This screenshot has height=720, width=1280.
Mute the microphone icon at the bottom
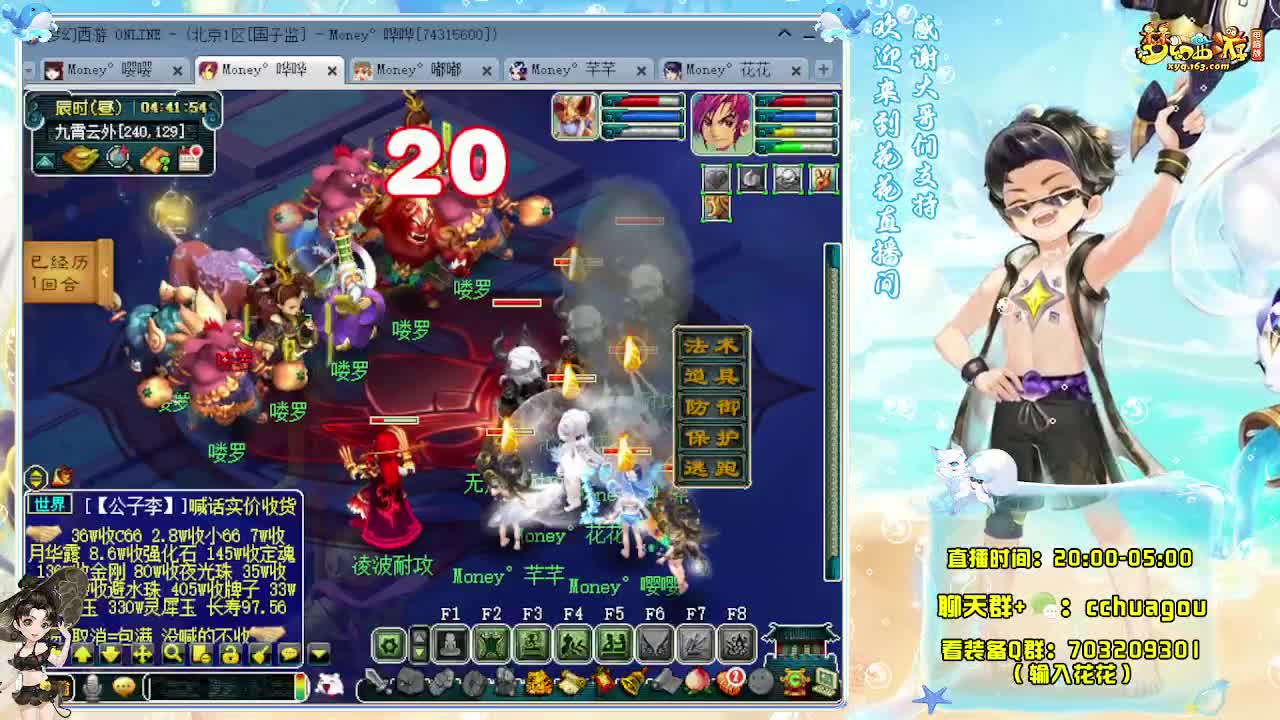[x=92, y=688]
